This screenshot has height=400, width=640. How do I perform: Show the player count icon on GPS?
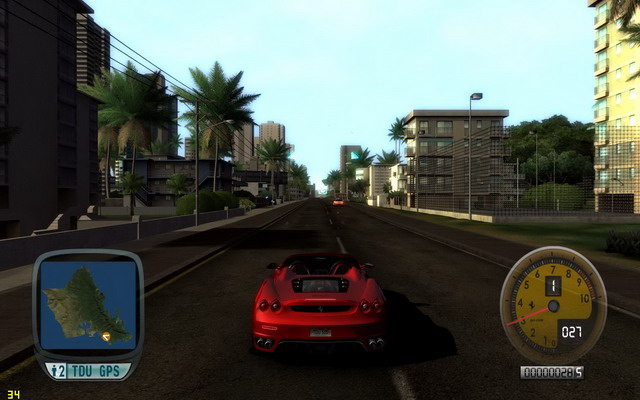[x=59, y=370]
